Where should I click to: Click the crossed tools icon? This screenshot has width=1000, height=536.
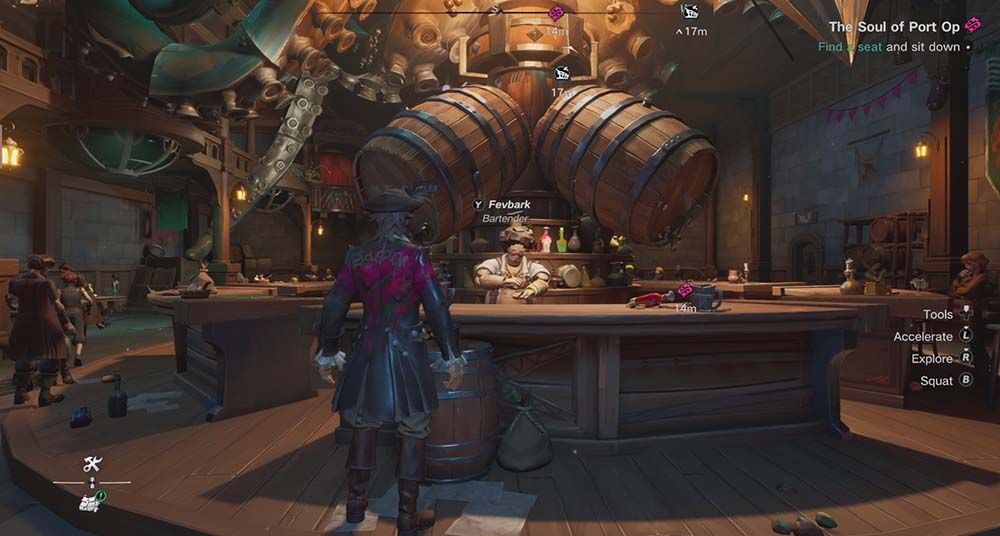[x=93, y=464]
